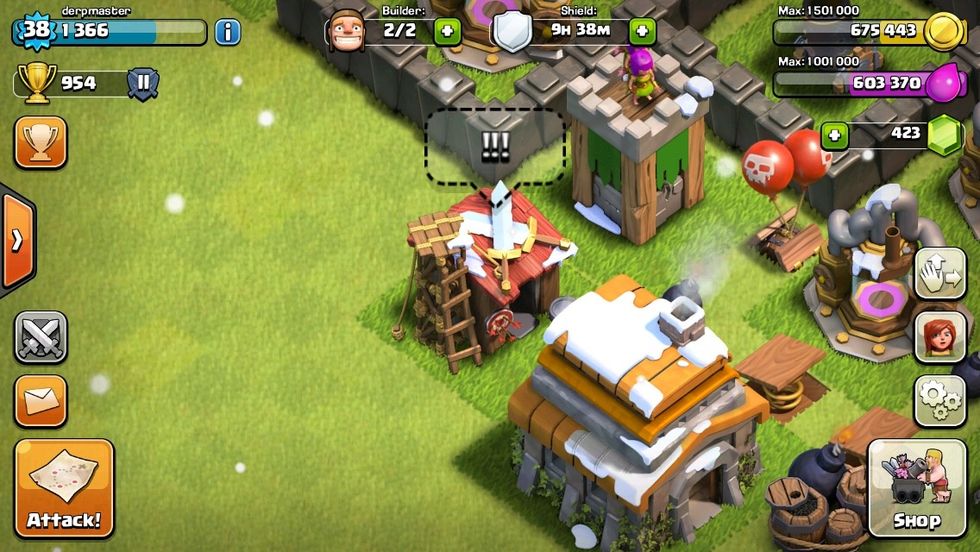980x552 pixels.
Task: Toggle the layout editor hand button
Action: (940, 273)
